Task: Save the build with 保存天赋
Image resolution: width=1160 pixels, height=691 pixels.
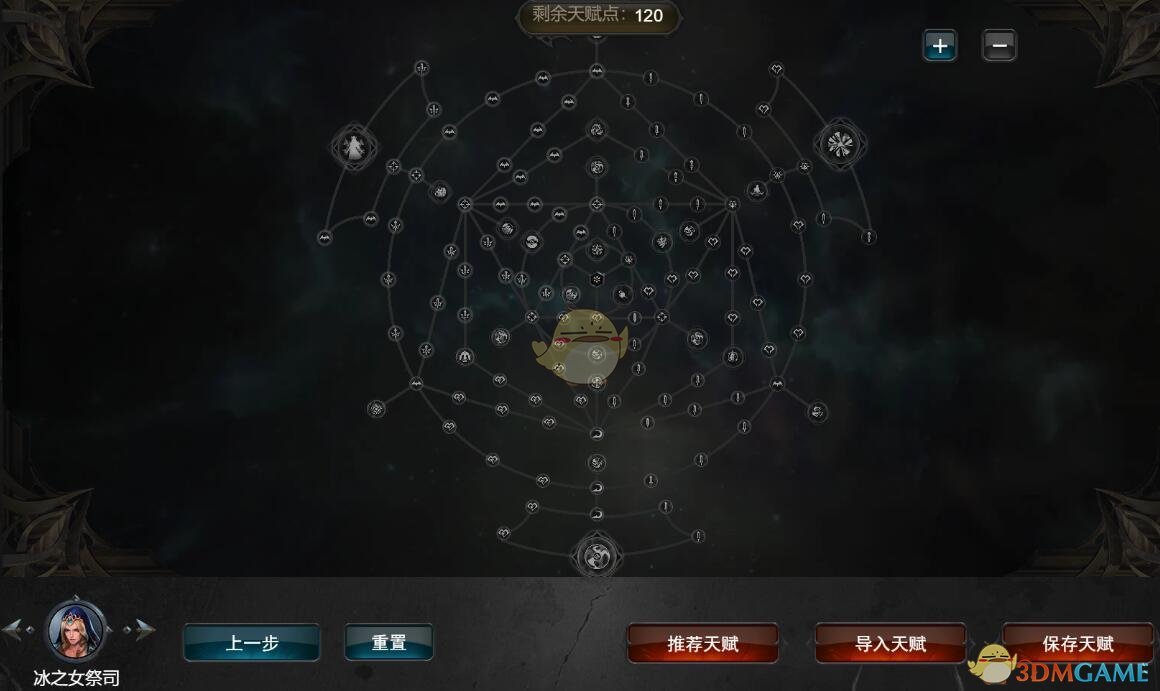Action: [1077, 644]
